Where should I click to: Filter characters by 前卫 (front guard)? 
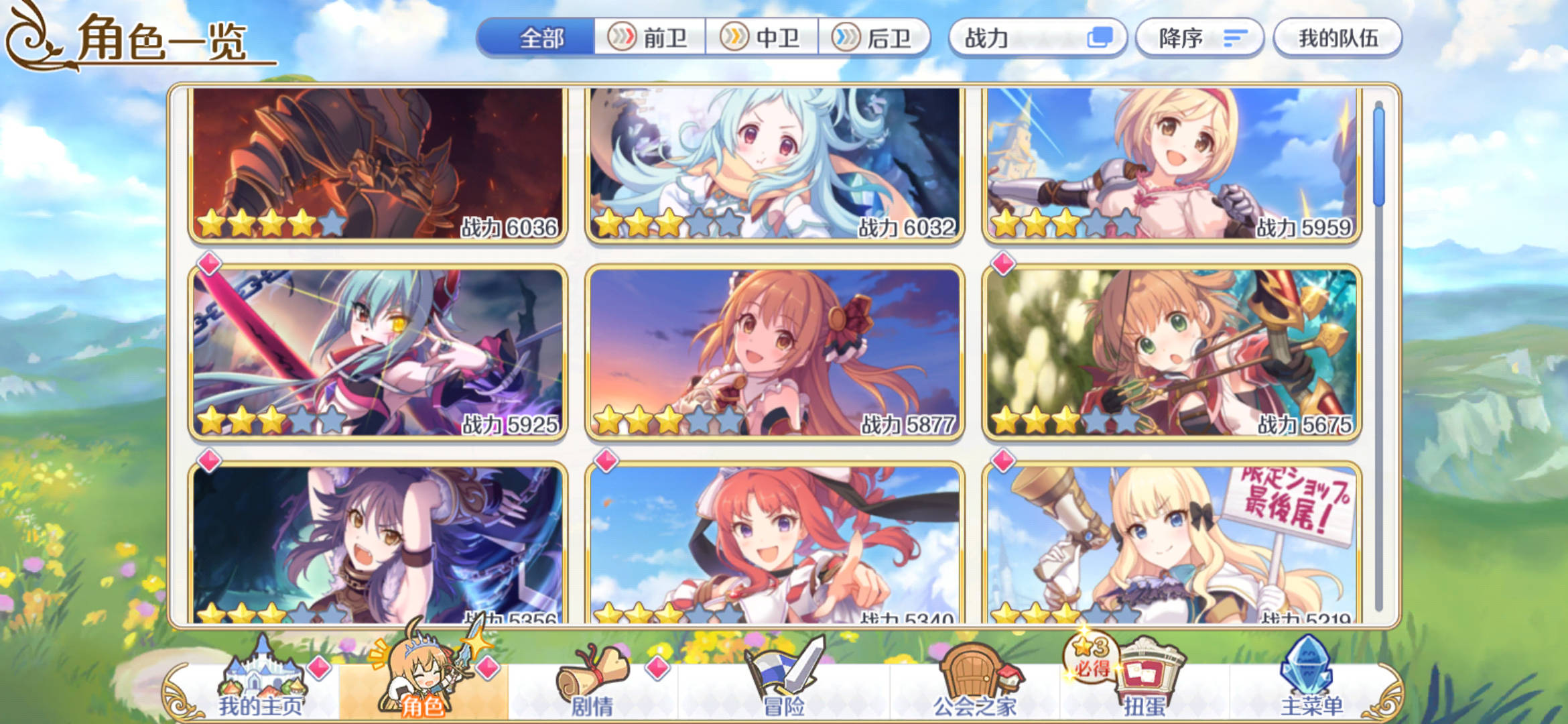[650, 38]
